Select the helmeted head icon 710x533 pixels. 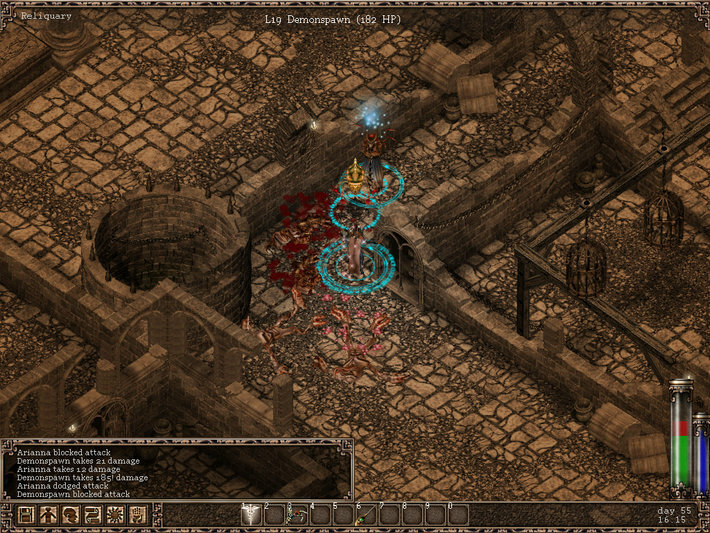(x=70, y=515)
